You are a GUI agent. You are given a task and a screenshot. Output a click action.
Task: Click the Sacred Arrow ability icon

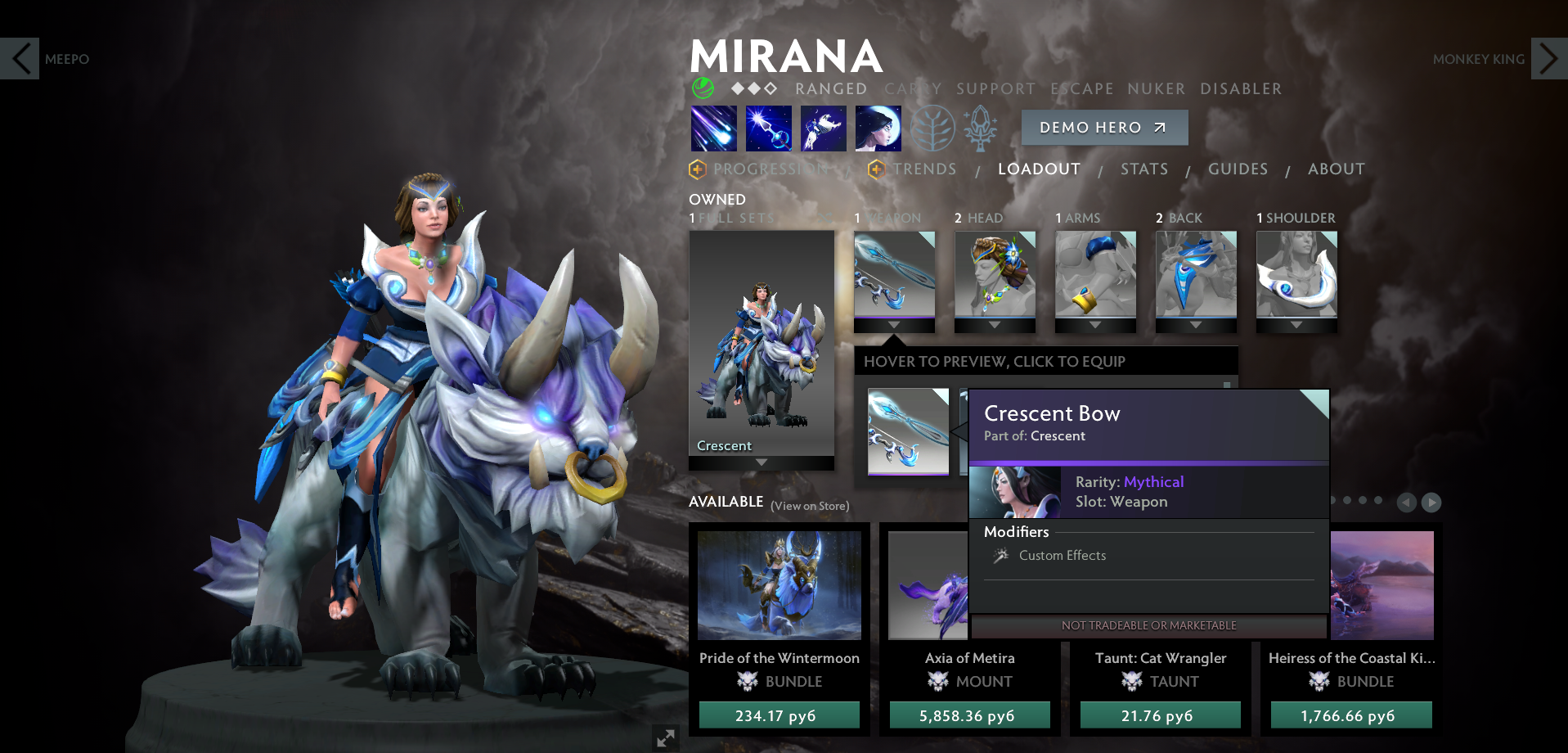[x=767, y=129]
